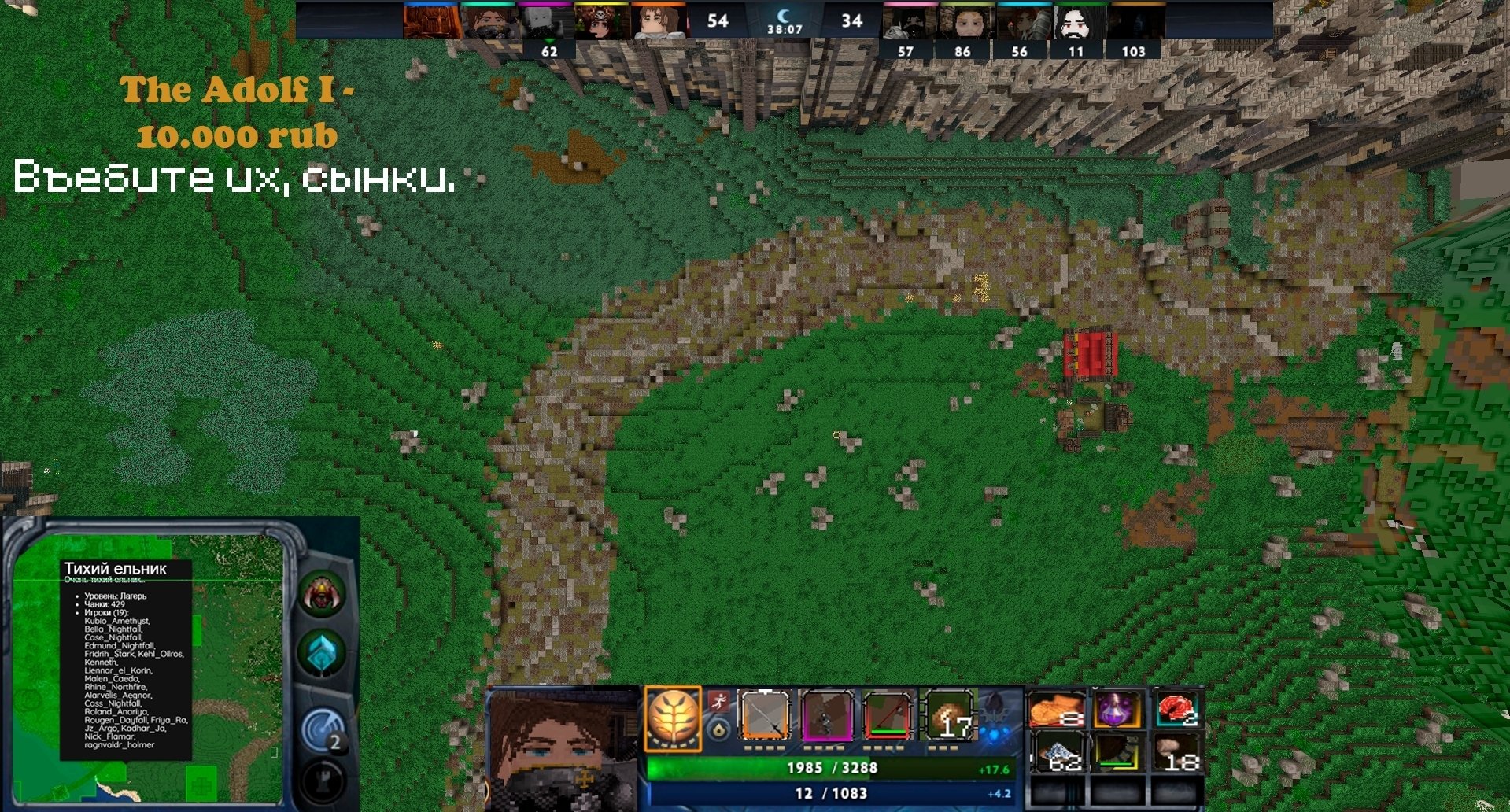1510x812 pixels.
Task: Use the bread item with count 8
Action: coord(1057,710)
